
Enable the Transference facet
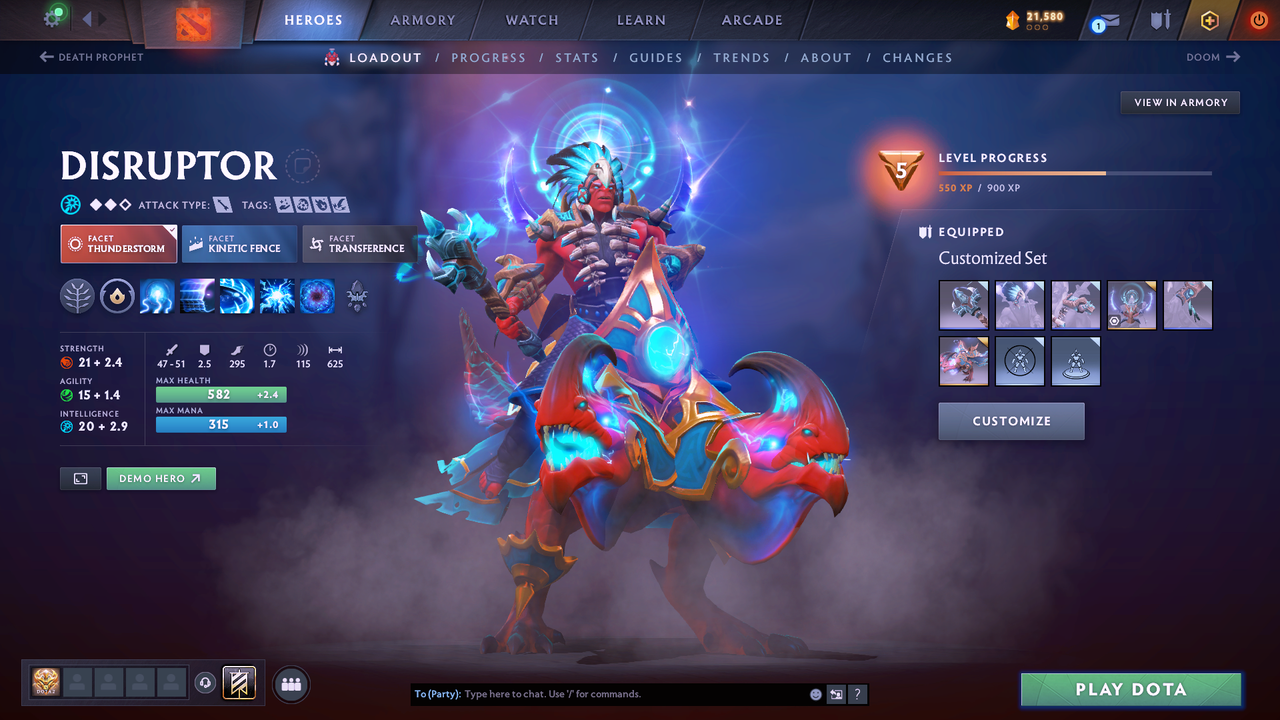point(358,243)
